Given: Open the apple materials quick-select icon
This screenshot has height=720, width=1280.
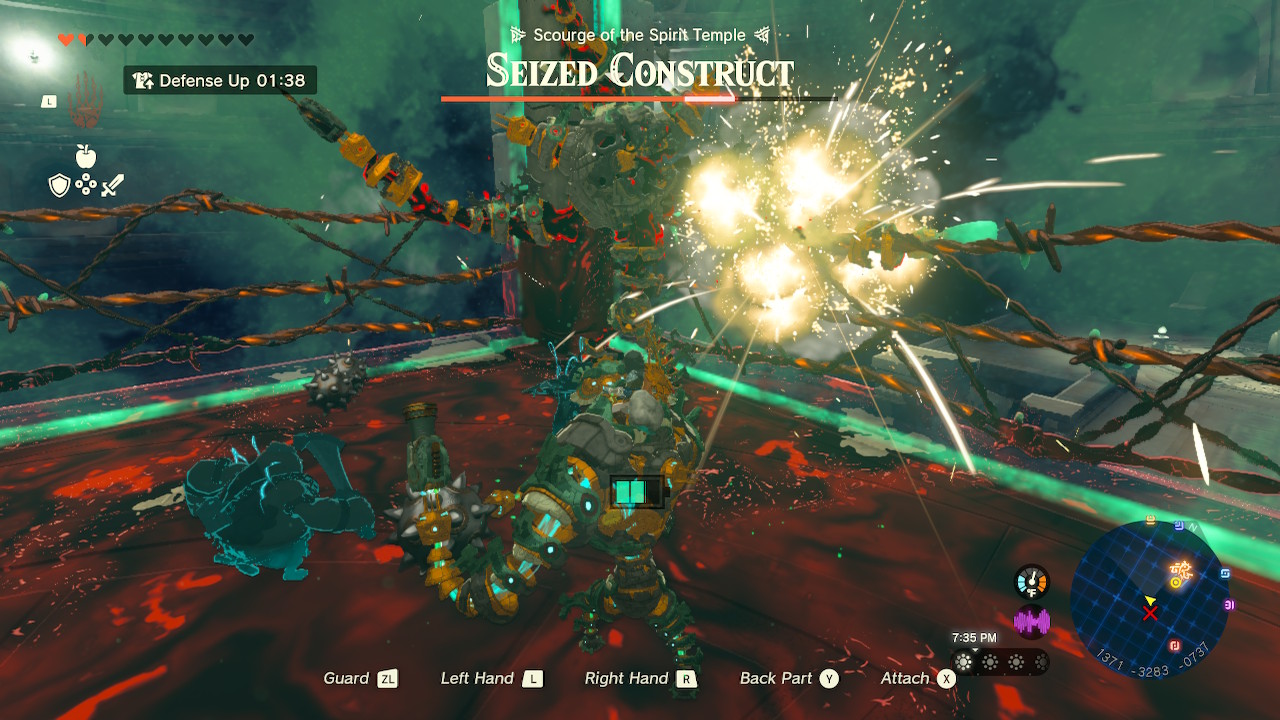Looking at the screenshot, I should [85, 156].
